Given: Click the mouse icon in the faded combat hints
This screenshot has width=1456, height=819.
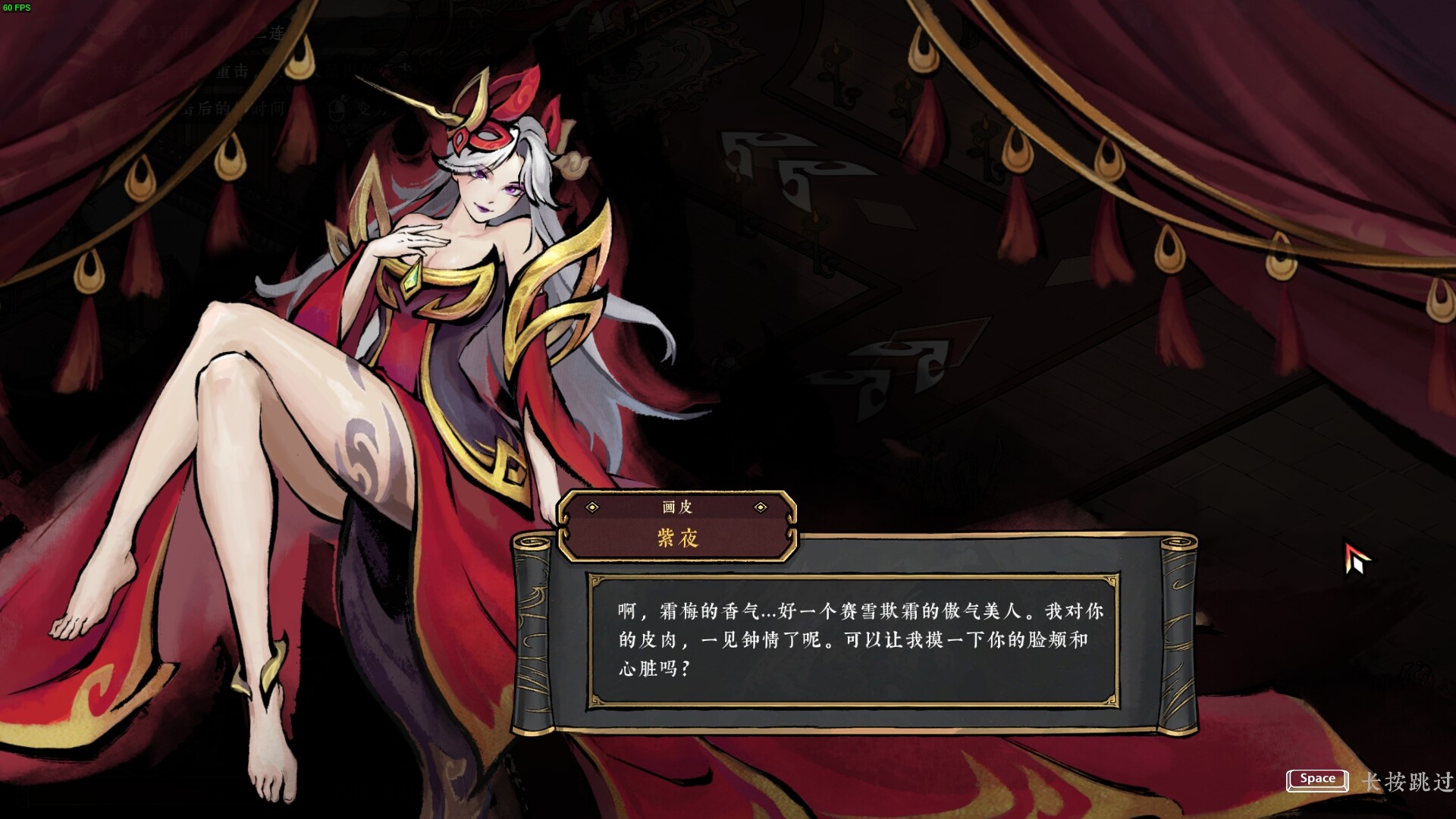Looking at the screenshot, I should click(339, 109).
